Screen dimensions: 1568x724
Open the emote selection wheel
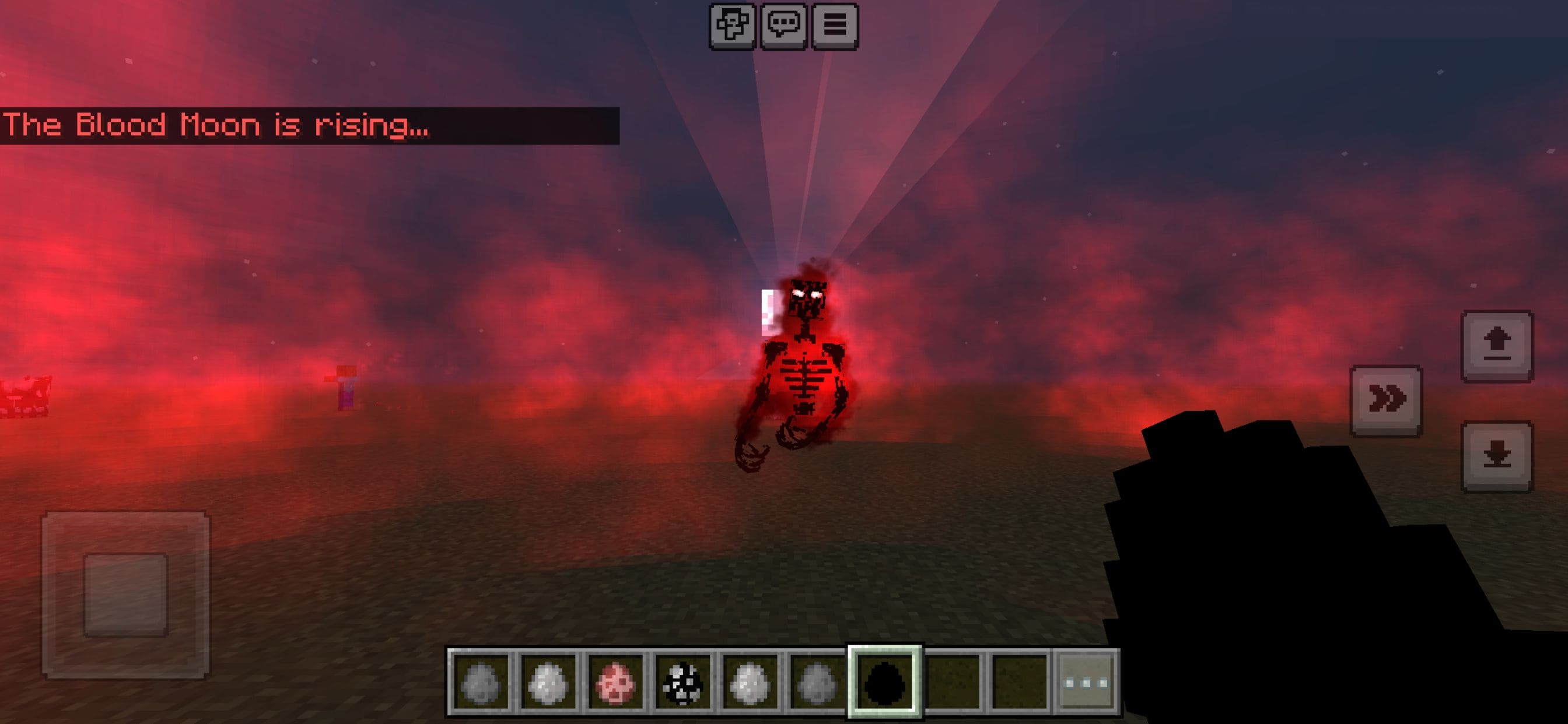point(733,25)
